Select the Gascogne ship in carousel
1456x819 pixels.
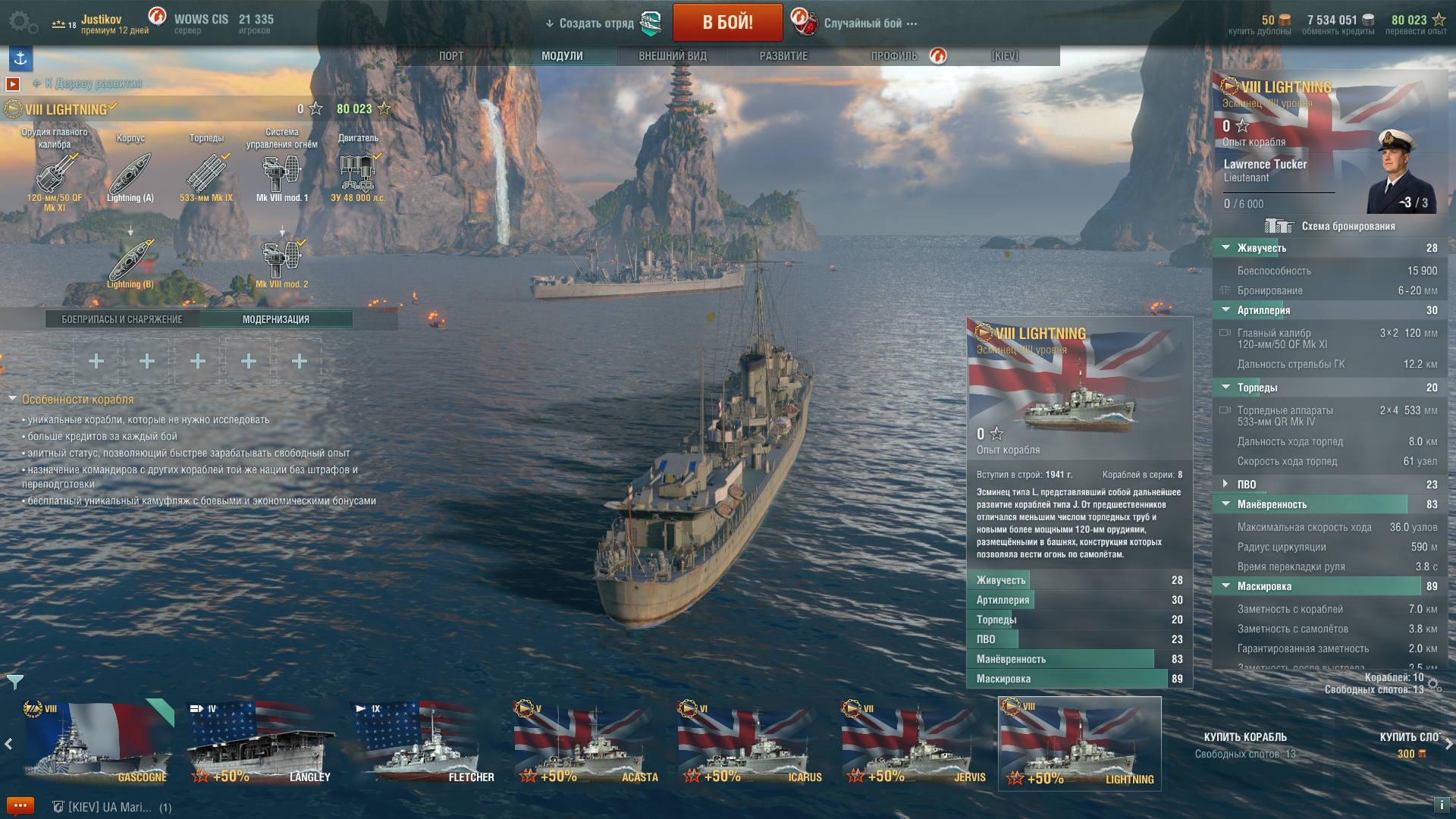coord(97,743)
